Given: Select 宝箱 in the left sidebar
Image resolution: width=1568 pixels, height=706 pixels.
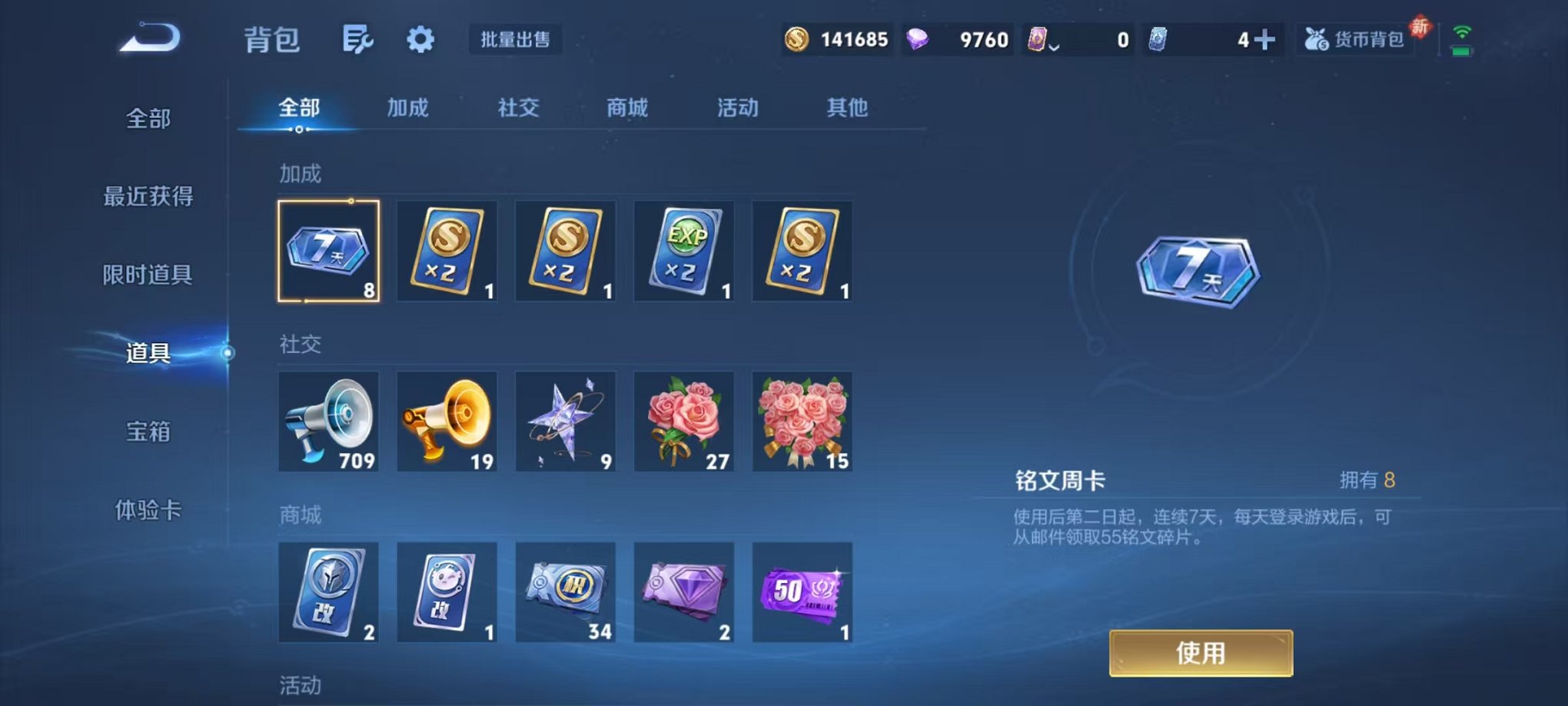Looking at the screenshot, I should (150, 433).
